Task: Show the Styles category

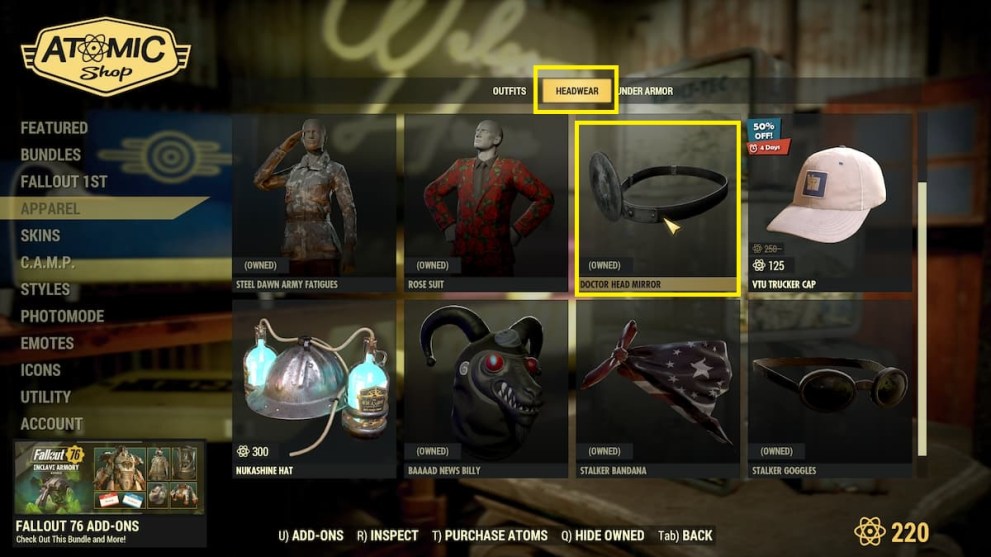Action: coord(46,290)
